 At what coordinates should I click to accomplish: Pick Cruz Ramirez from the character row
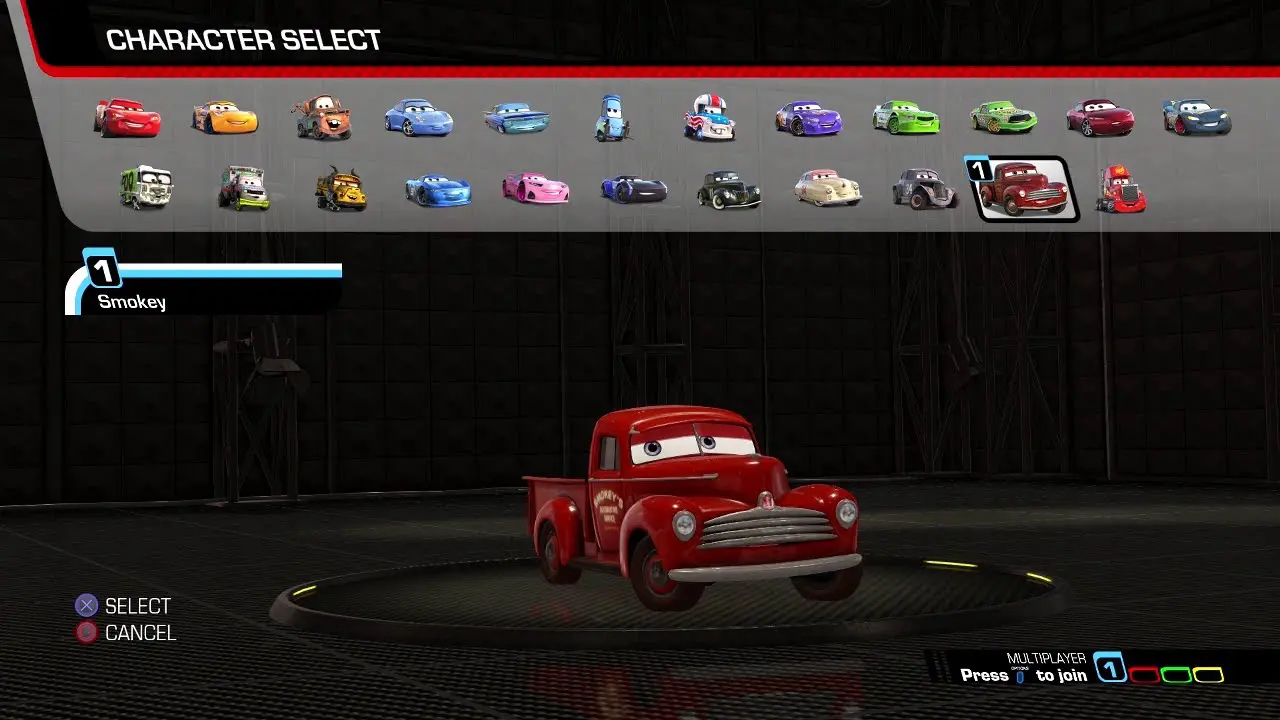pos(226,117)
